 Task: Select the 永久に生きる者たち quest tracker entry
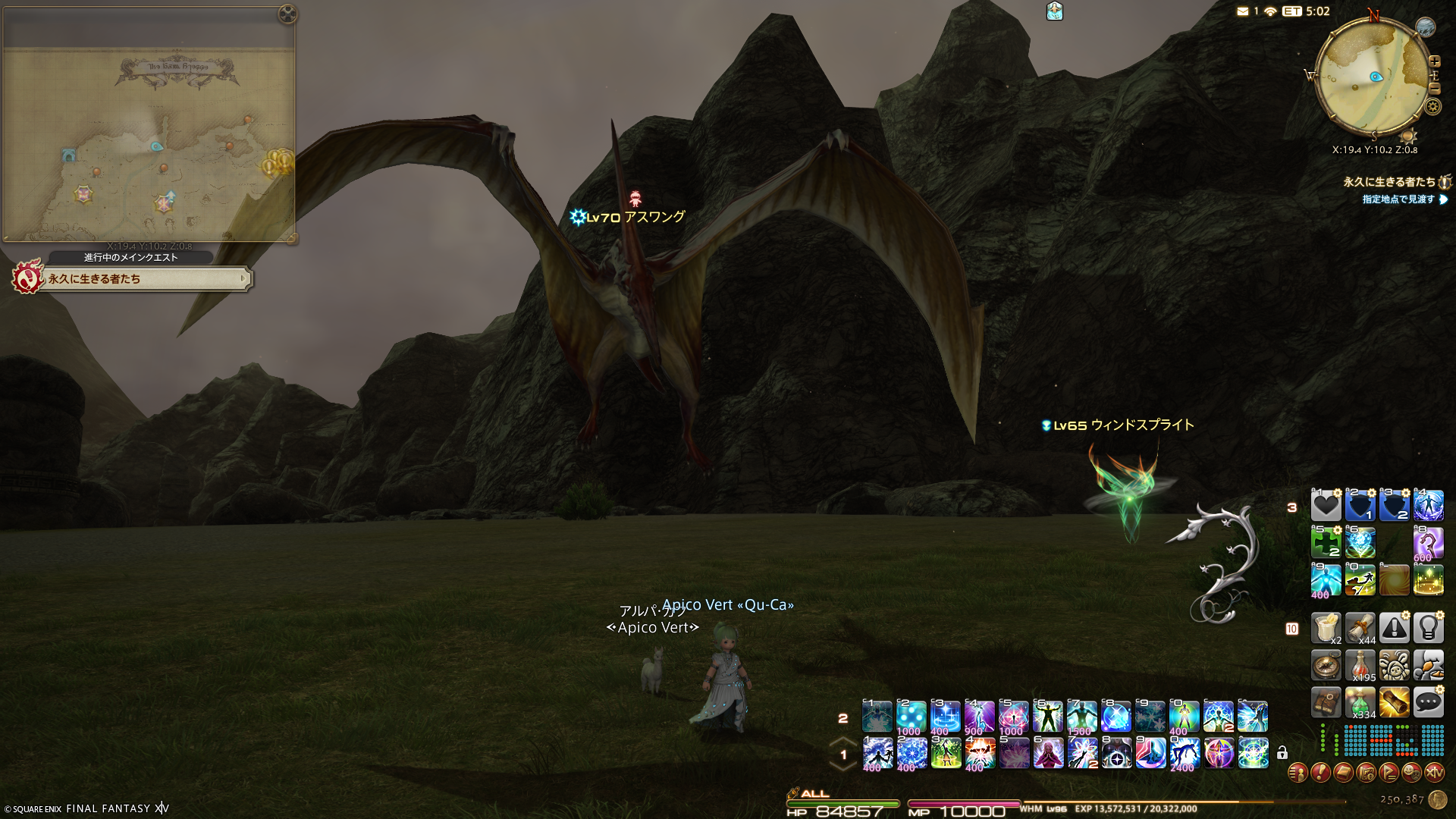[x=1389, y=182]
